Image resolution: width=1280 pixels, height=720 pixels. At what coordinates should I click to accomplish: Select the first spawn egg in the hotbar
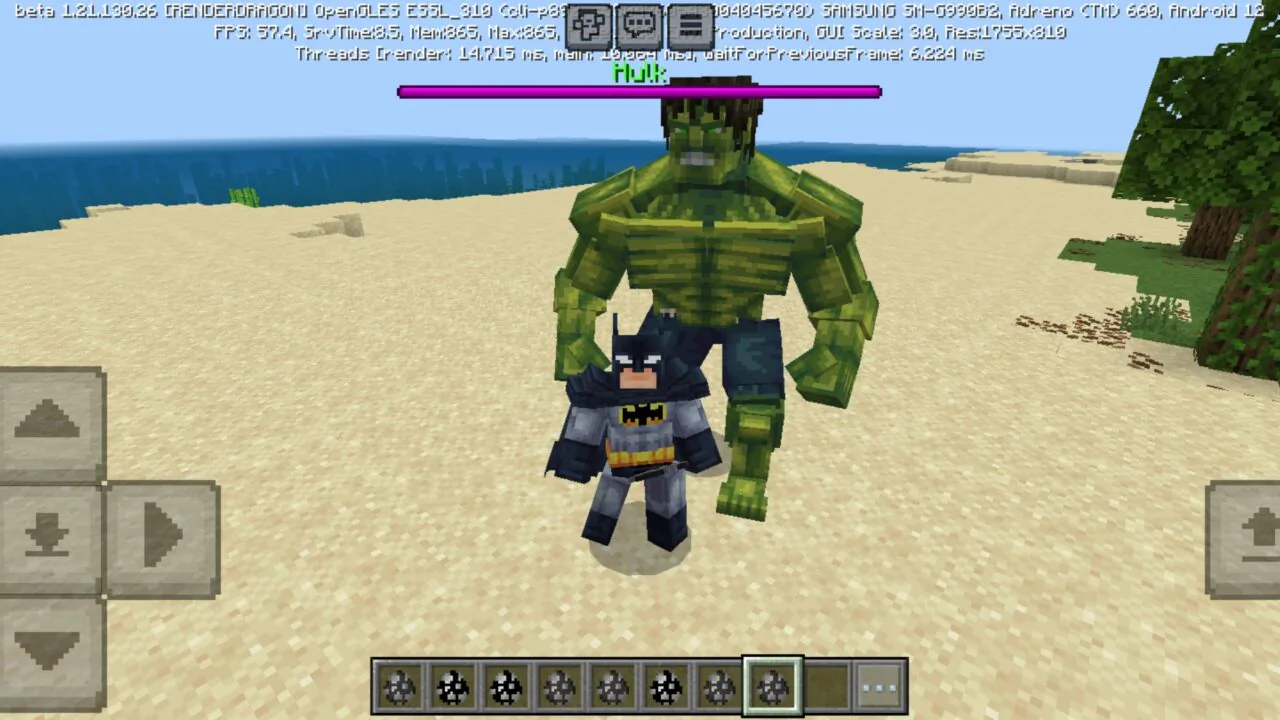pyautogui.click(x=400, y=687)
